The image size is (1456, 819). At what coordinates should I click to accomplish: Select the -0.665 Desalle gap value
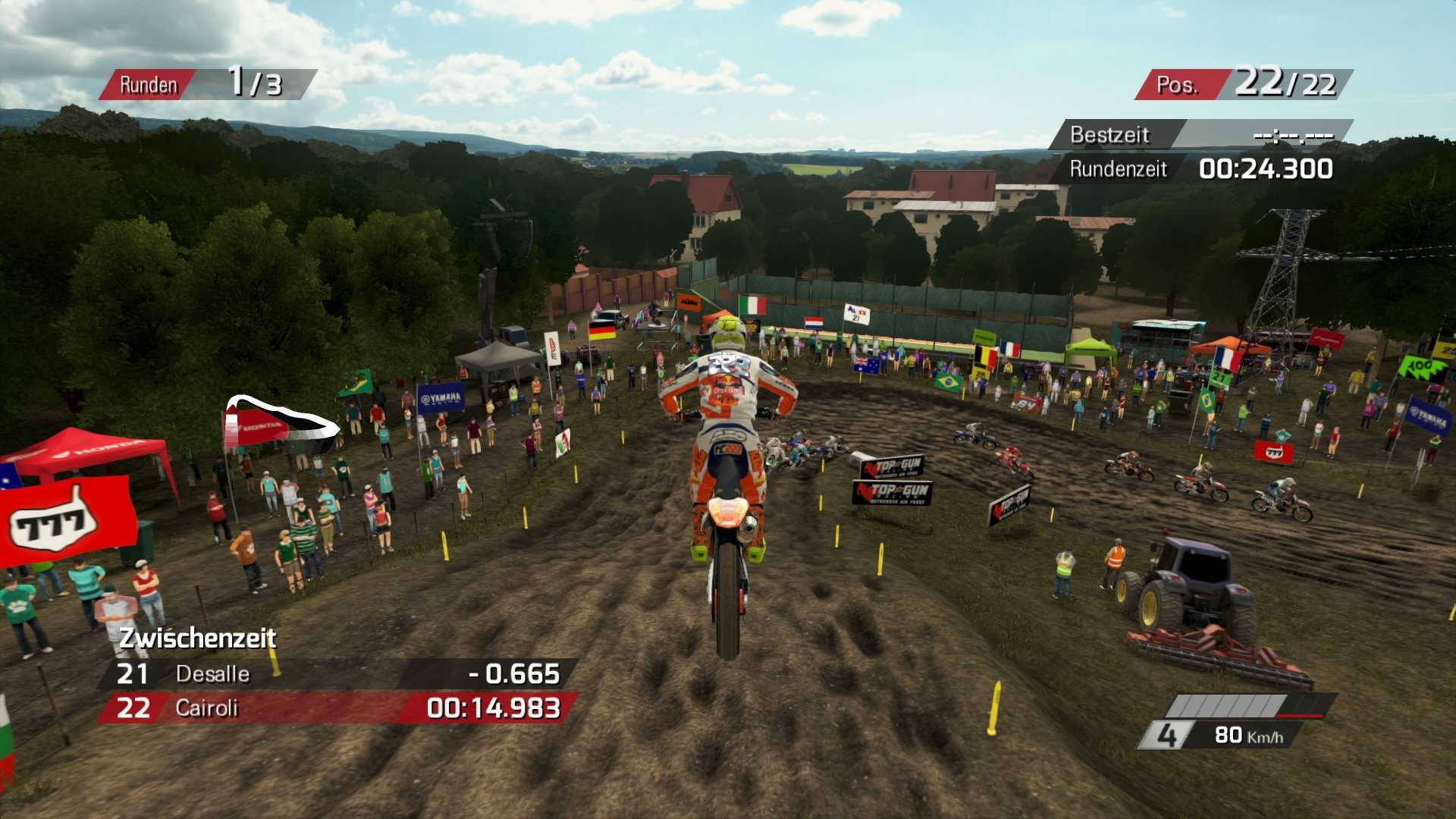click(x=514, y=674)
